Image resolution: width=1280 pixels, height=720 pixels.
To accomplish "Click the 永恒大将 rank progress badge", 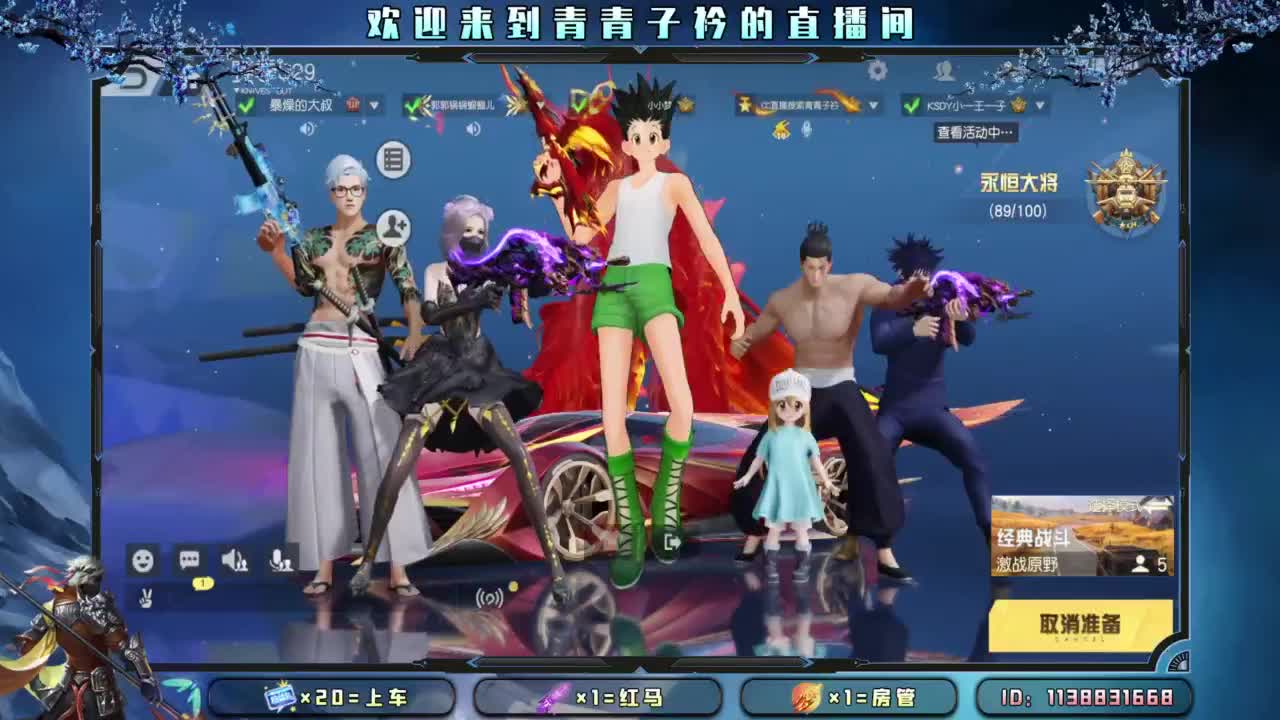I will pyautogui.click(x=1124, y=190).
